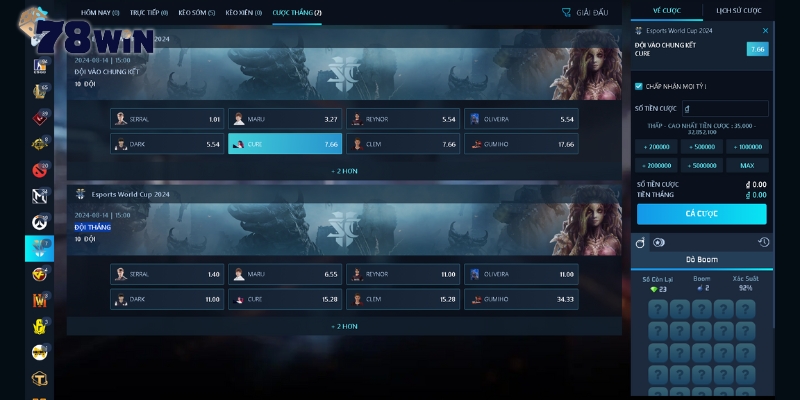Select Gumiho at odds 17.66
Viewport: 800px width, 400px height.
click(521, 144)
